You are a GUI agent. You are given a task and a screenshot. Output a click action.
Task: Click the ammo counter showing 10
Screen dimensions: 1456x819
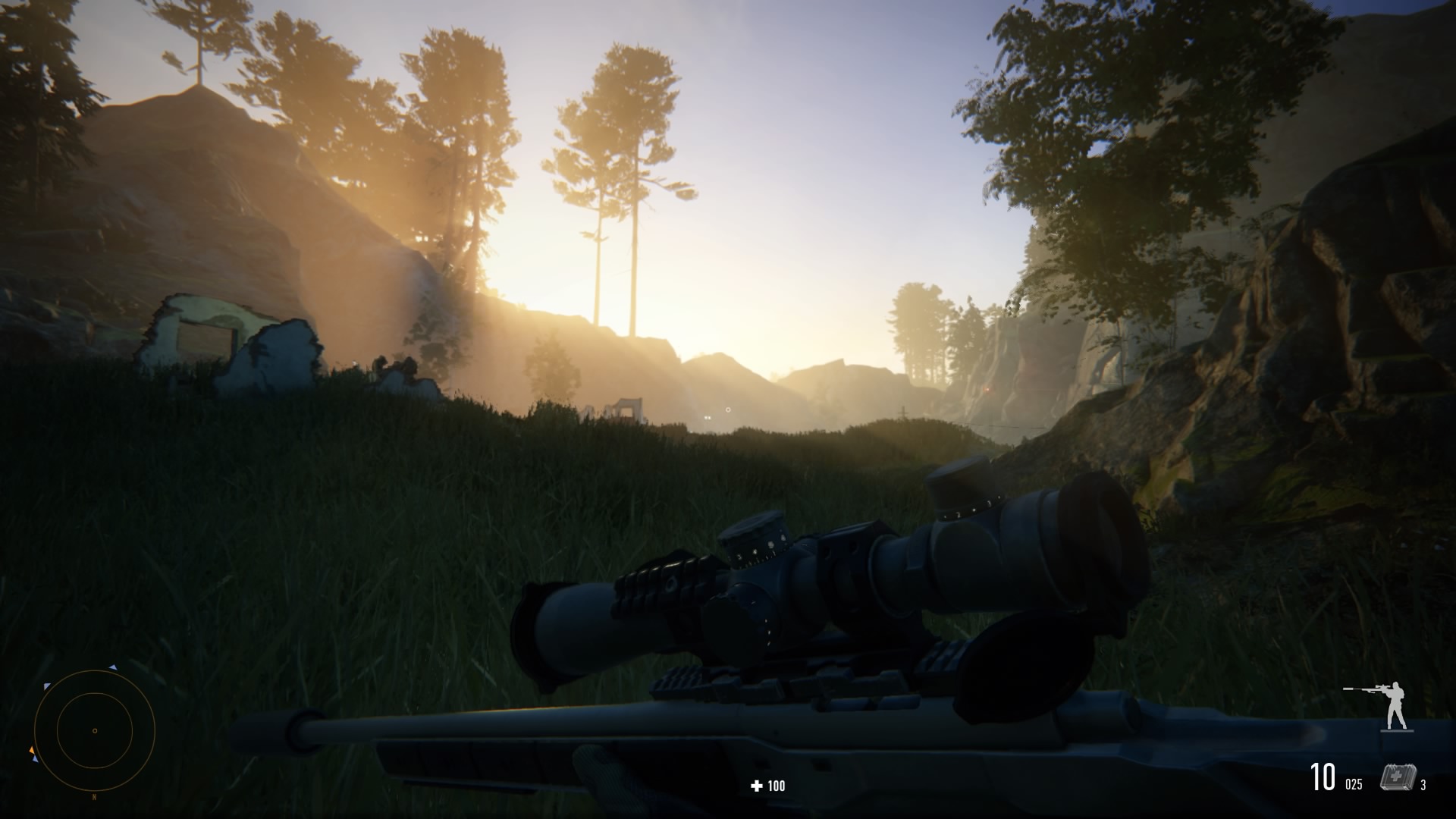[x=1323, y=777]
